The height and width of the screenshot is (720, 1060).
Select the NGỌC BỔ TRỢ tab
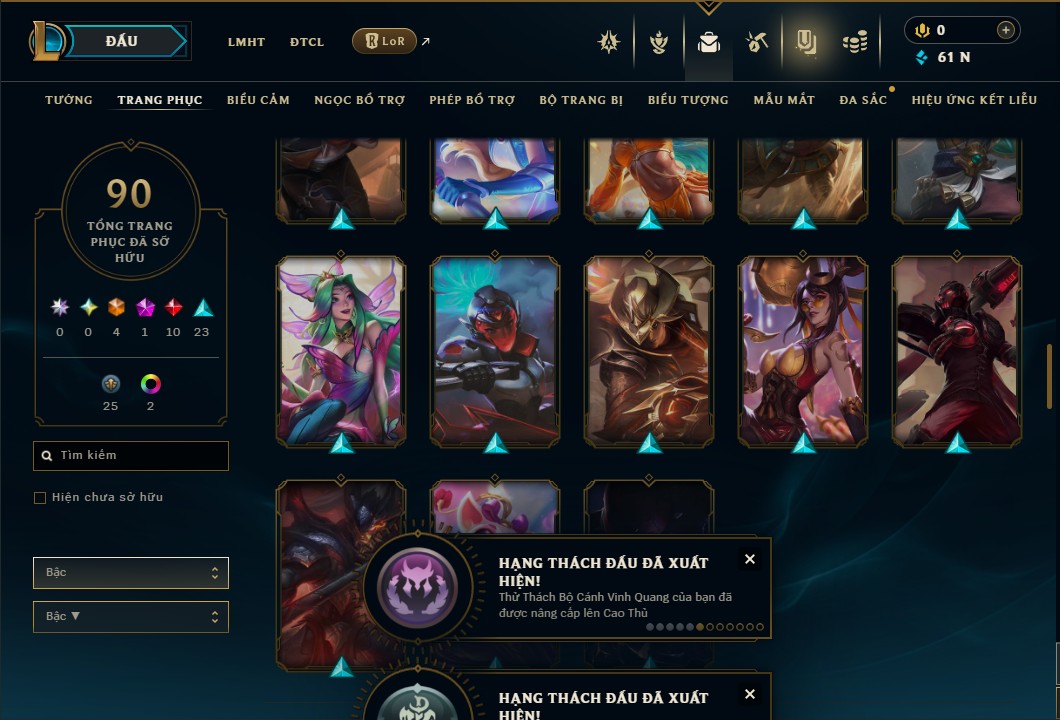[359, 100]
